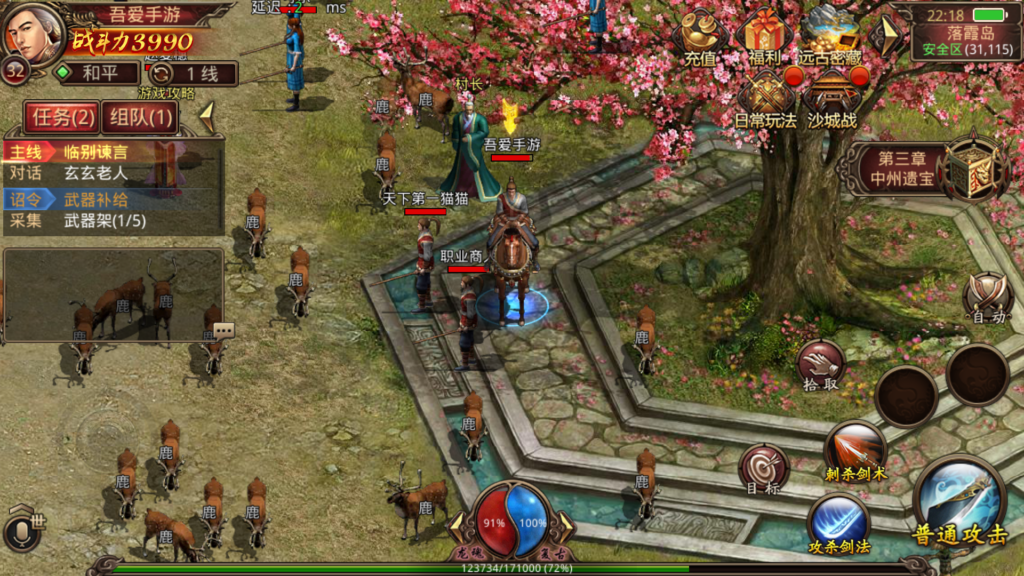Viewport: 1024px width, 576px height.
Task: Select nearest enemy with 目标 button
Action: (763, 469)
